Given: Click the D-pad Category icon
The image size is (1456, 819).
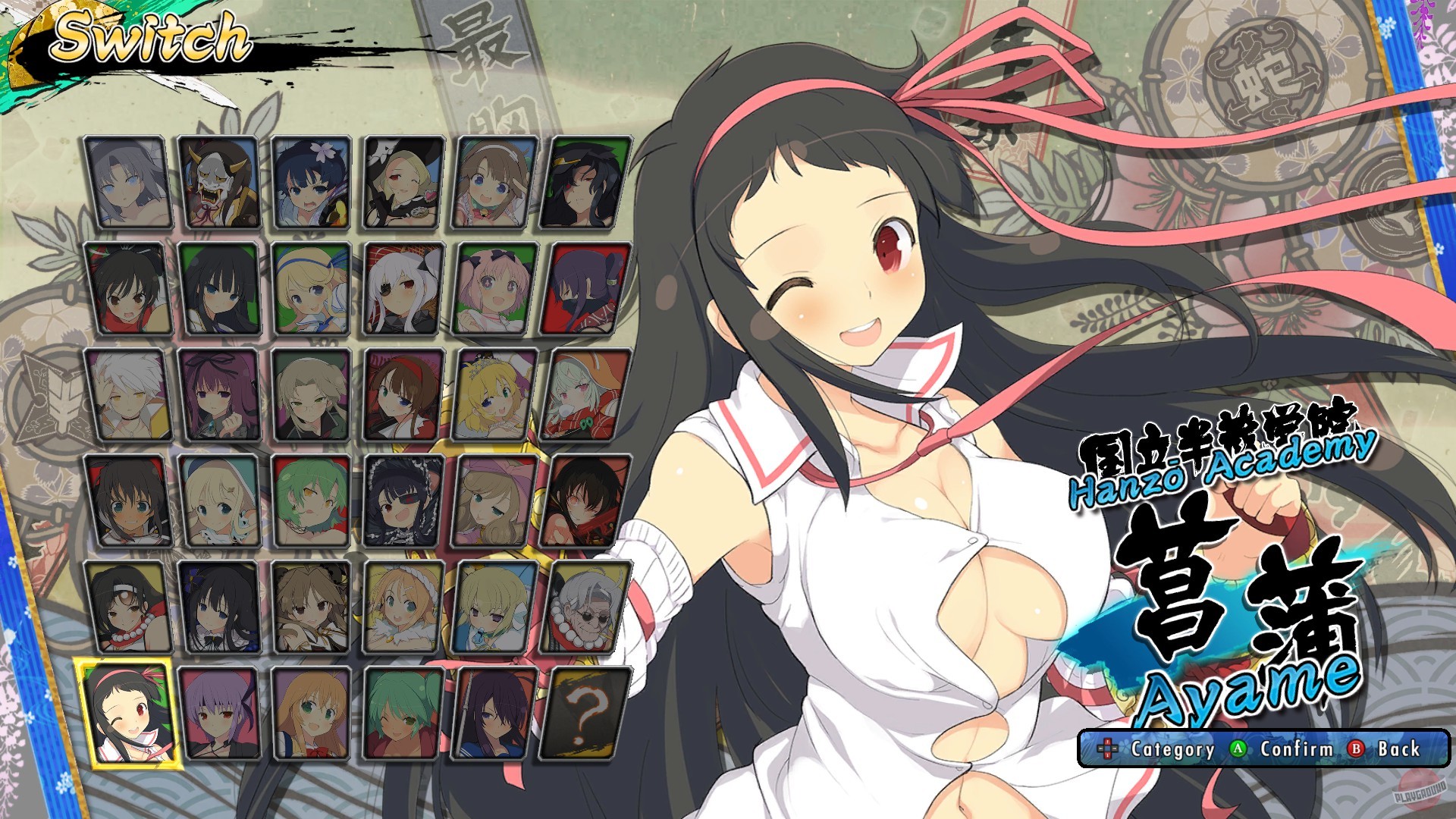Looking at the screenshot, I should (1107, 748).
